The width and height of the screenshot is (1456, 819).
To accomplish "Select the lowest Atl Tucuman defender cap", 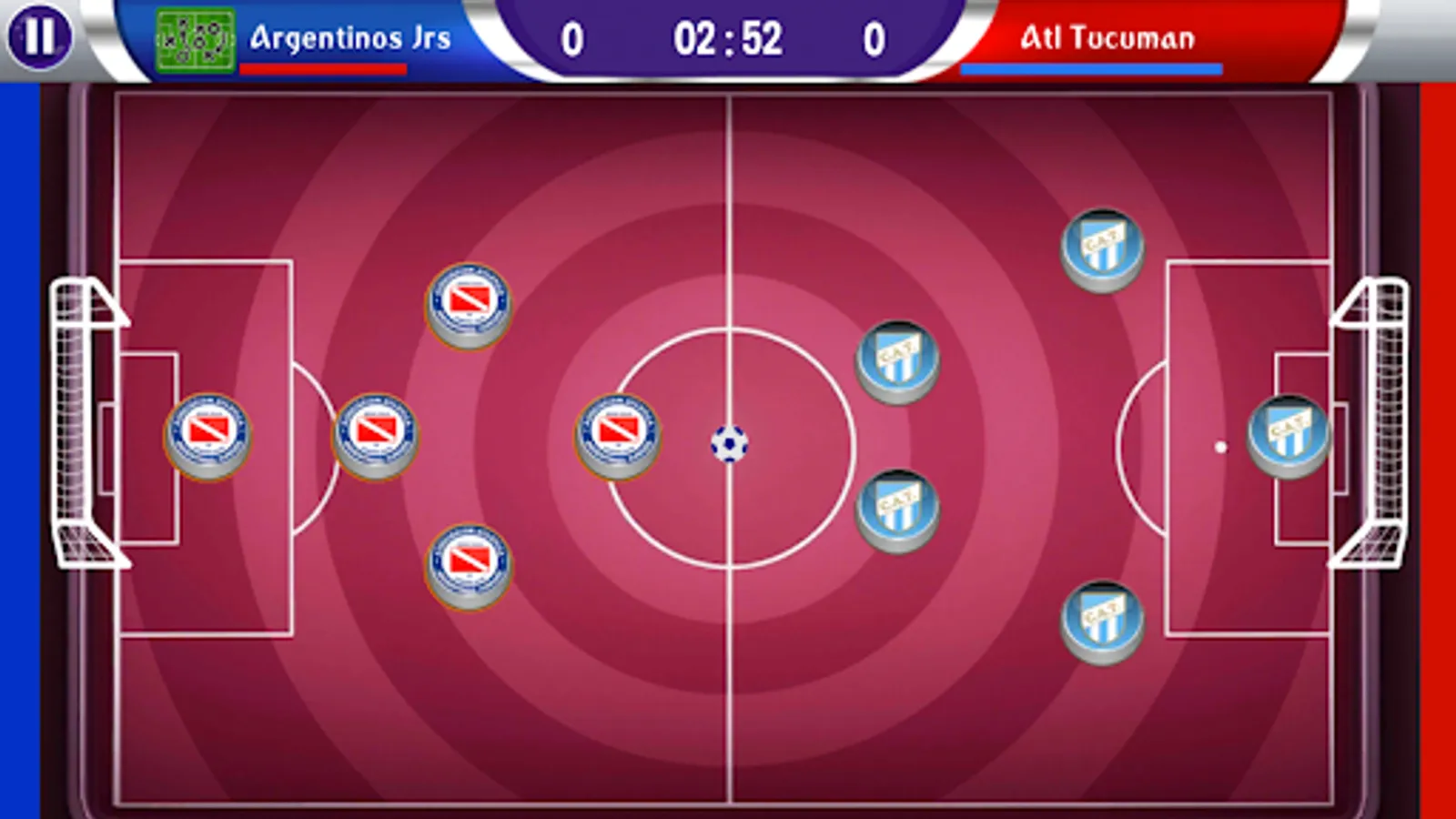I will pos(1104,621).
